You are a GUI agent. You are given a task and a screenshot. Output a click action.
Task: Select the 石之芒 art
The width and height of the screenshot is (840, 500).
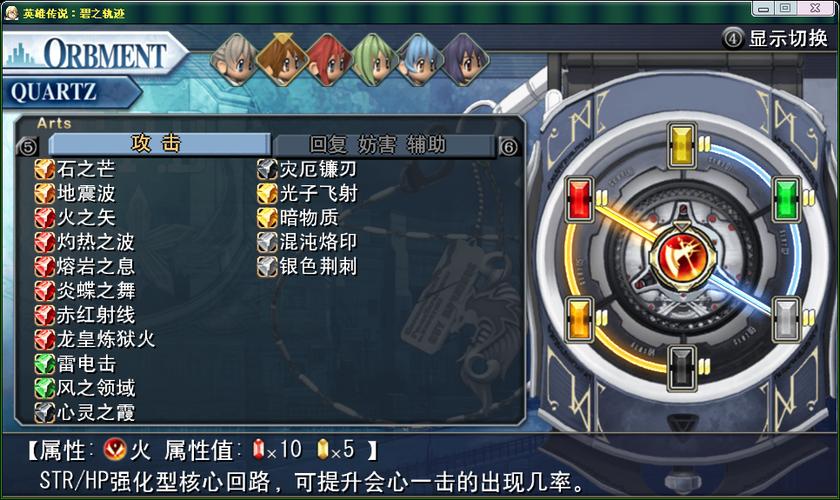[85, 169]
